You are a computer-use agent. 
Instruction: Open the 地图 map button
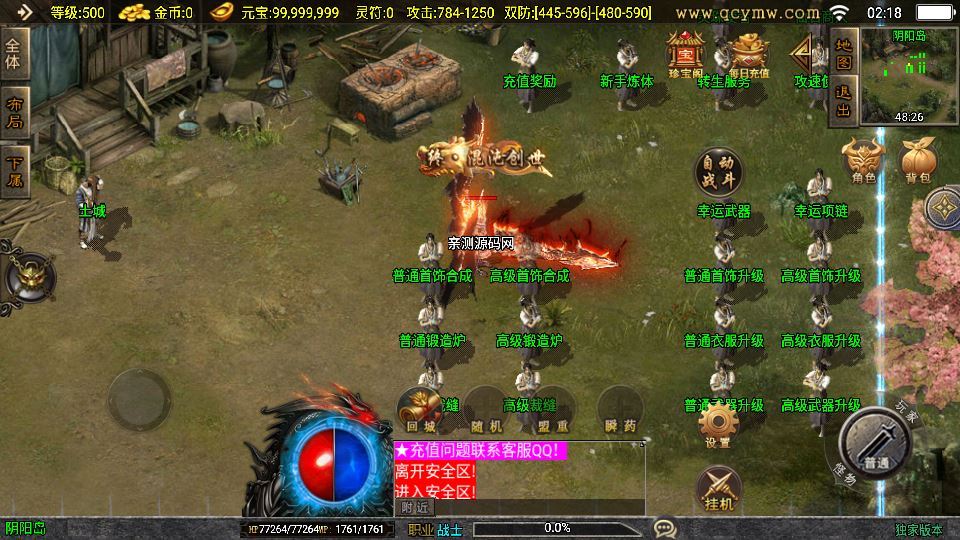[844, 52]
